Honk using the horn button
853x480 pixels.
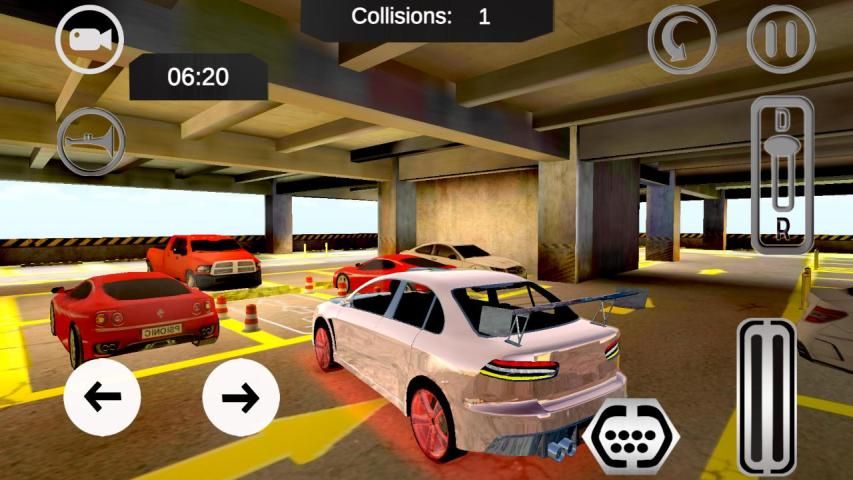coord(91,142)
